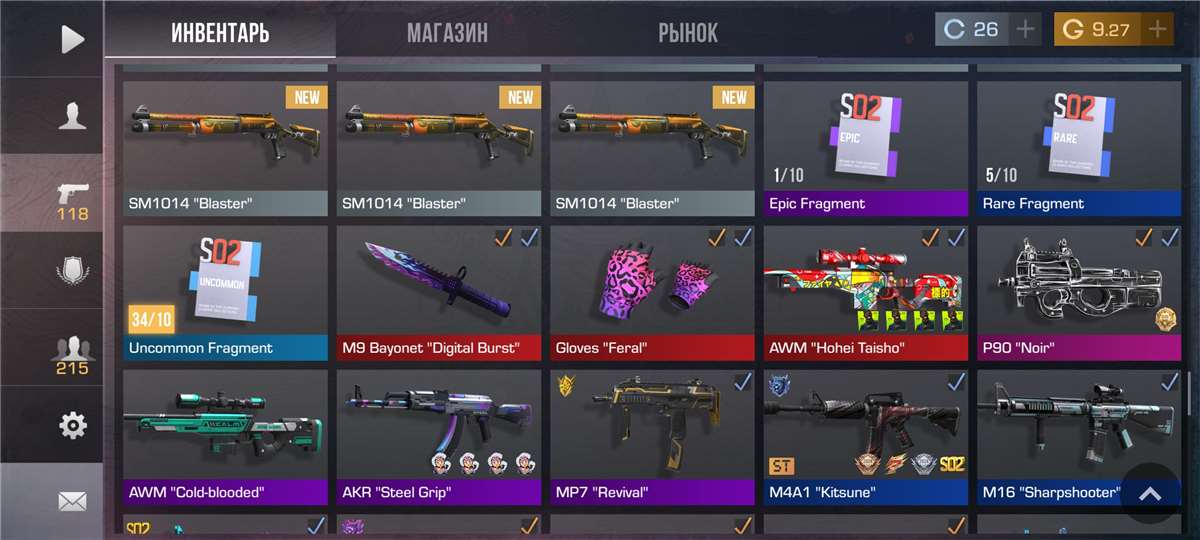The width and height of the screenshot is (1200, 540).
Task: Select the Uncommon Fragment item
Action: tap(225, 292)
